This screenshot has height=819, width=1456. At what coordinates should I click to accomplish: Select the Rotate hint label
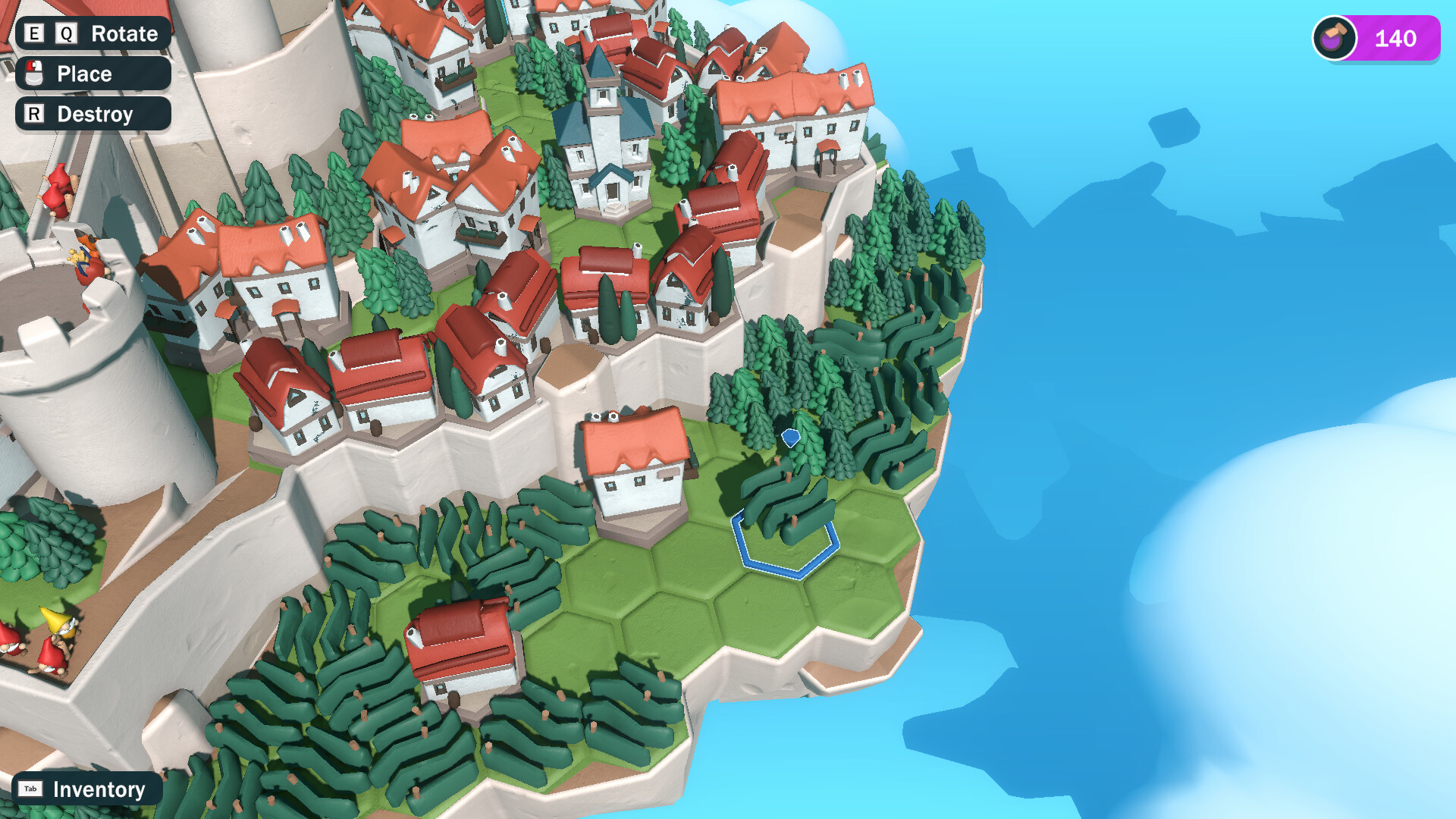tap(124, 33)
